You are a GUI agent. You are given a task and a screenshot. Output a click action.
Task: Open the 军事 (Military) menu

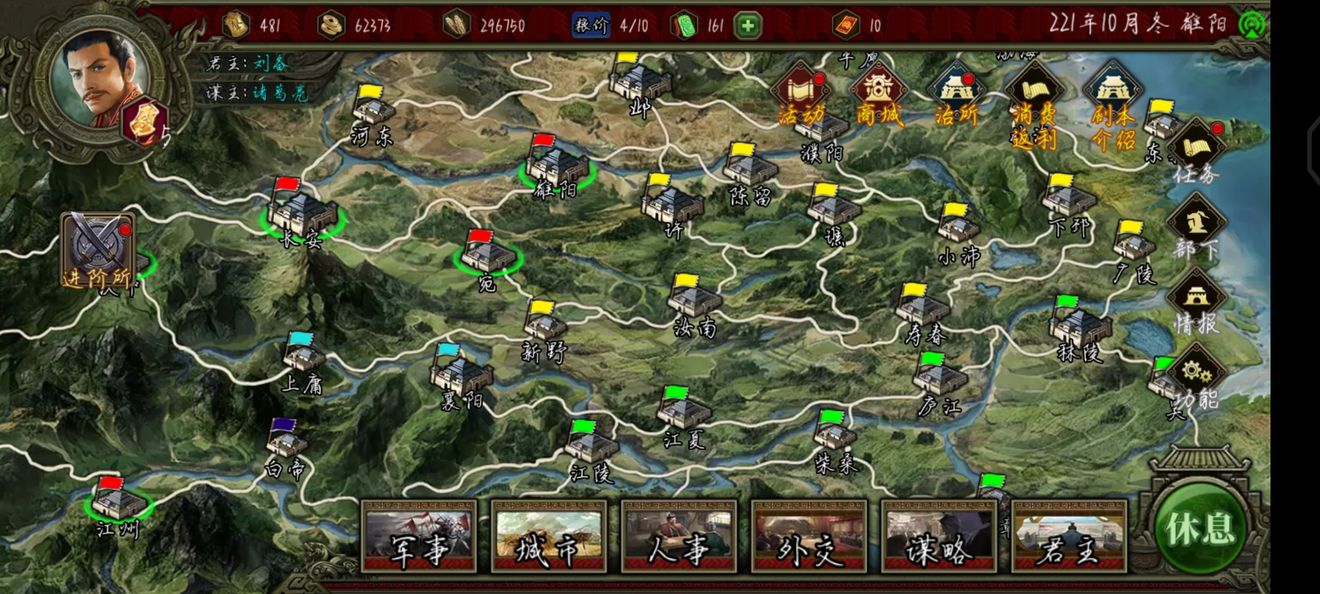coord(419,535)
